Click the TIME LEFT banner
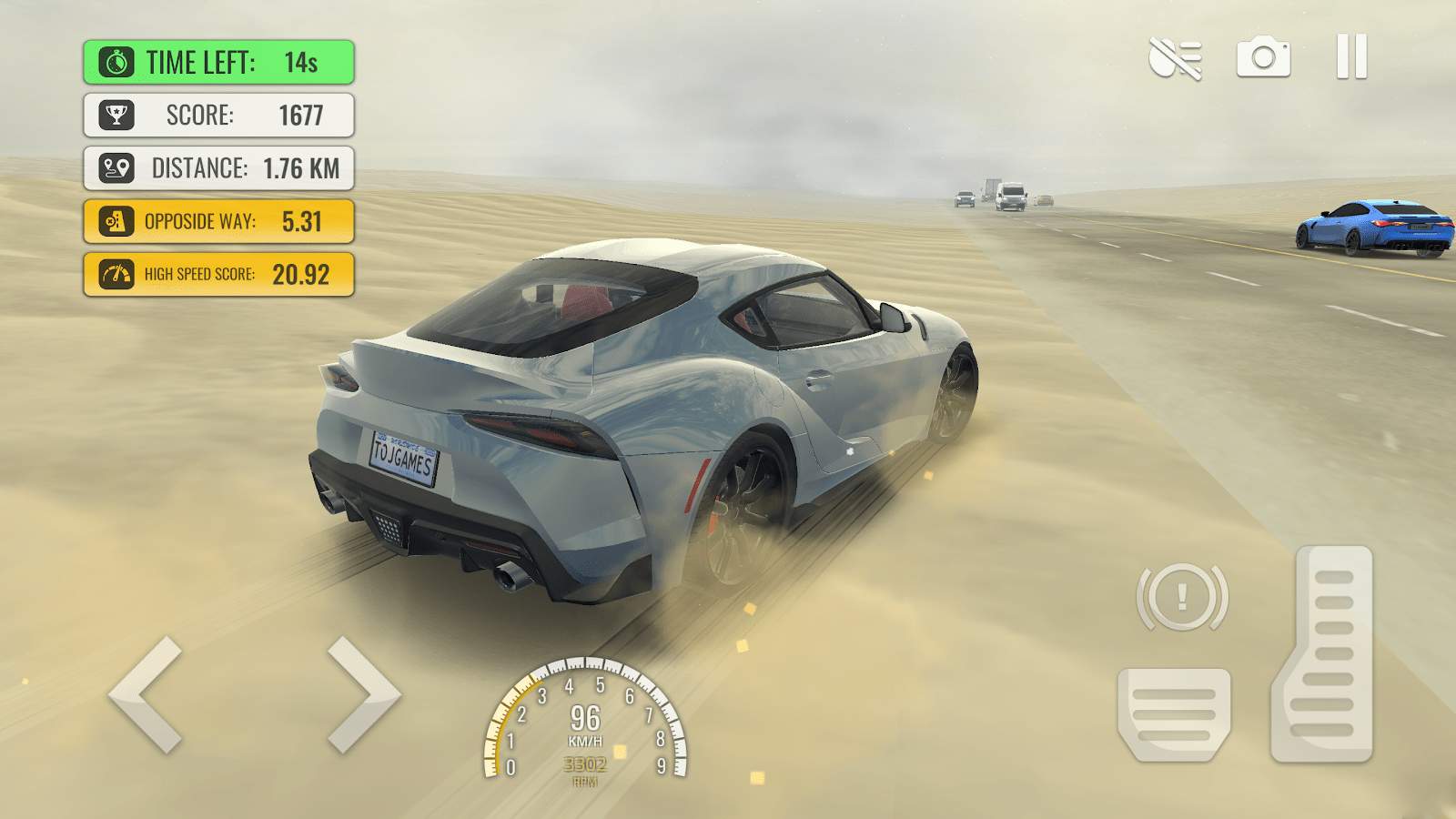The height and width of the screenshot is (819, 1456). [218, 62]
